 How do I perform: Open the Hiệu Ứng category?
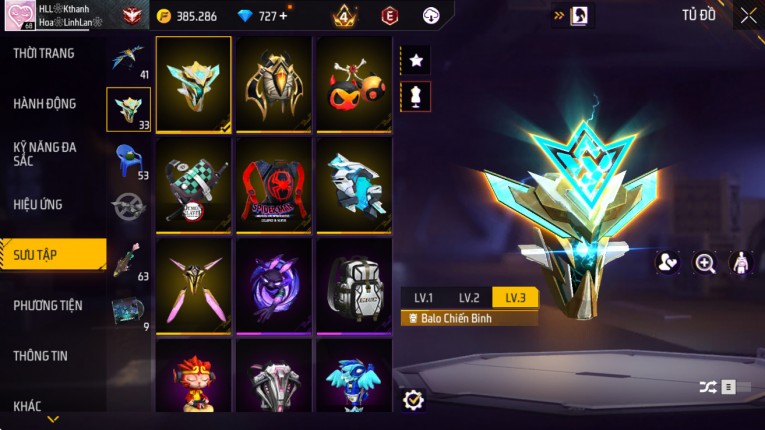click(39, 204)
